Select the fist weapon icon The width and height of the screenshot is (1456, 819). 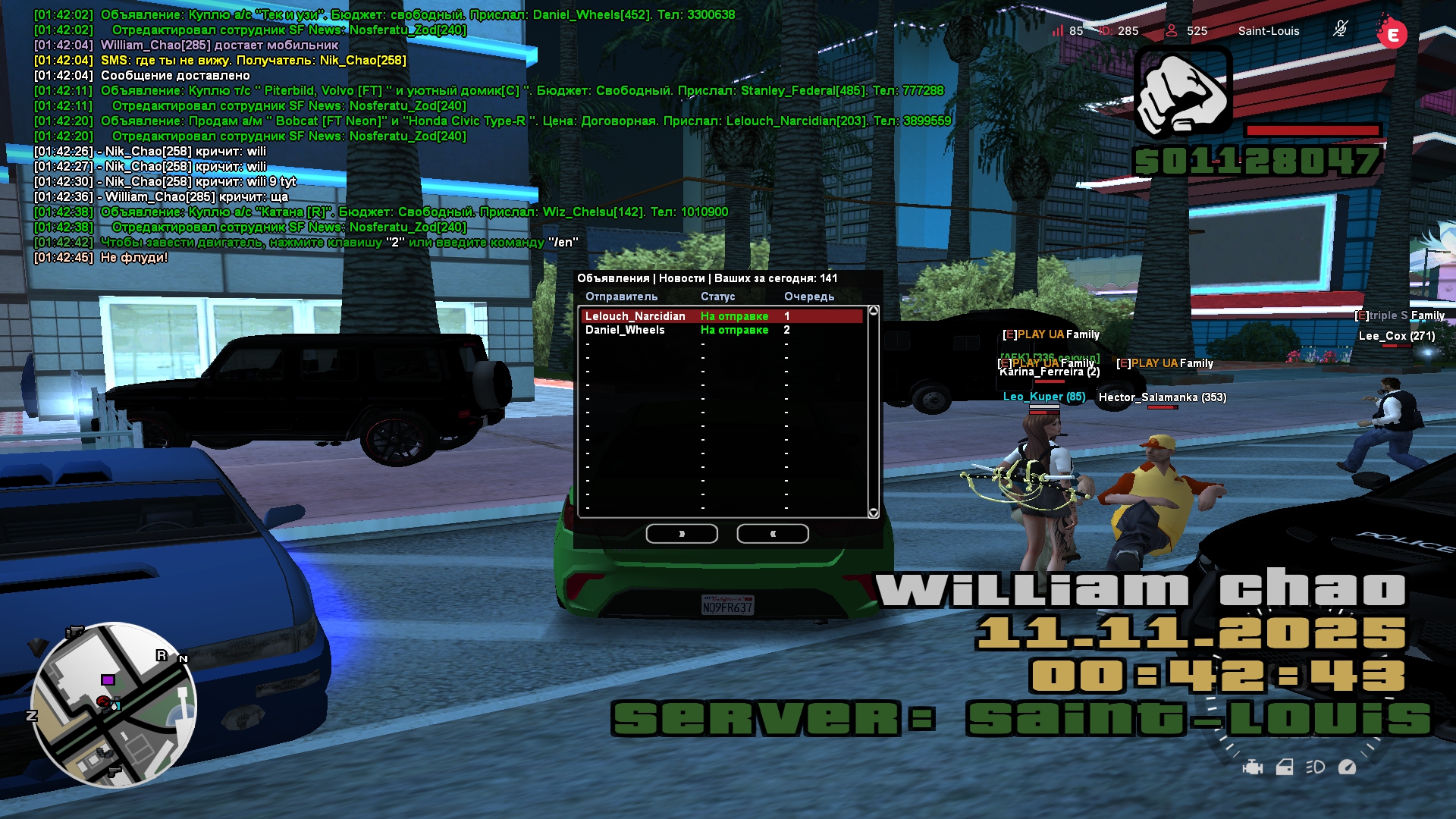point(1182,93)
